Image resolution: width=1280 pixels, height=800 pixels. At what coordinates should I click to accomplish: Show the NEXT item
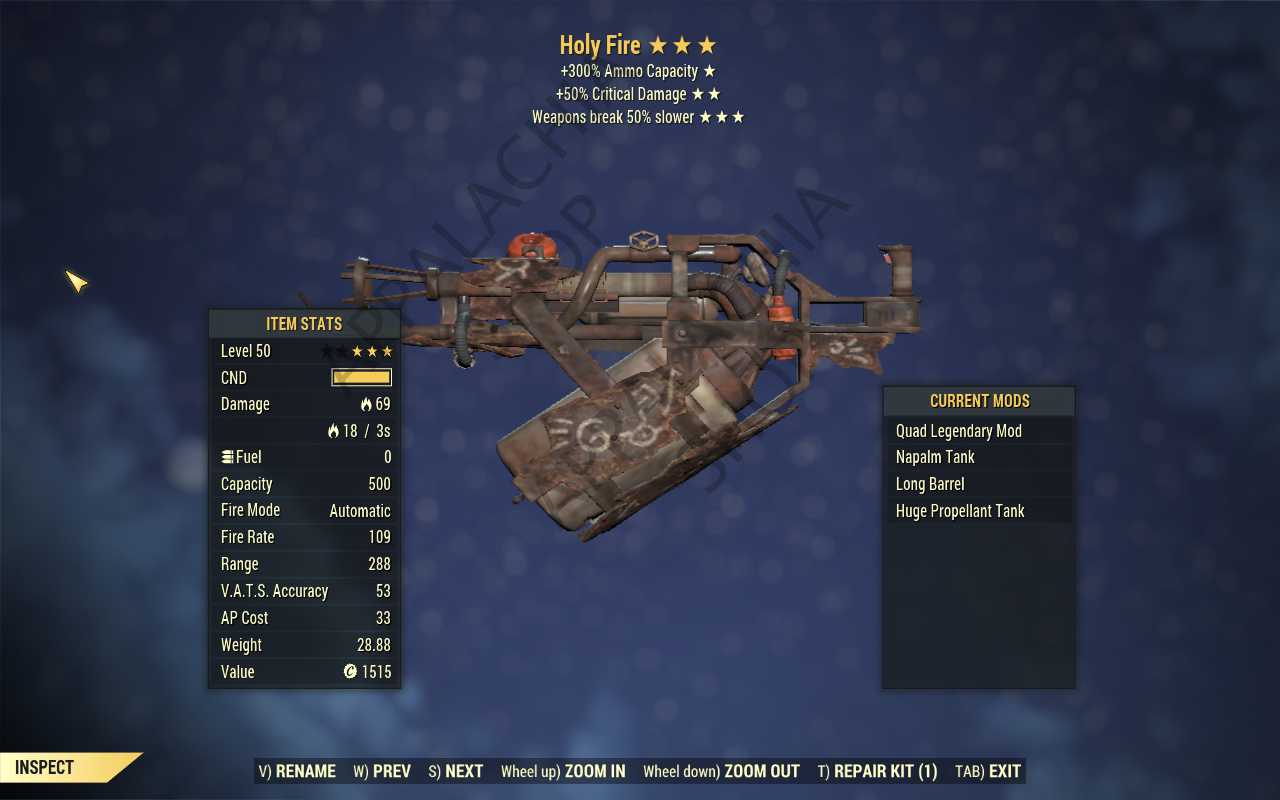pyautogui.click(x=455, y=771)
